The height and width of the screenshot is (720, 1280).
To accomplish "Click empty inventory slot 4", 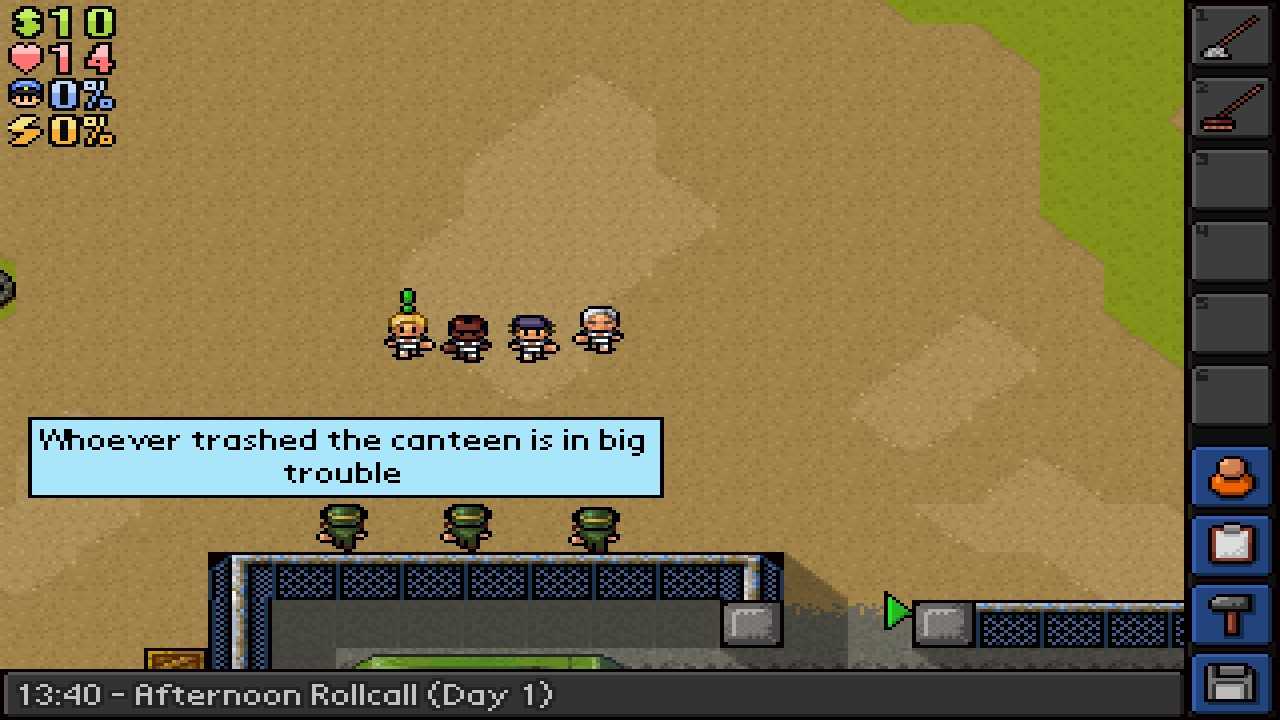I will coord(1231,250).
